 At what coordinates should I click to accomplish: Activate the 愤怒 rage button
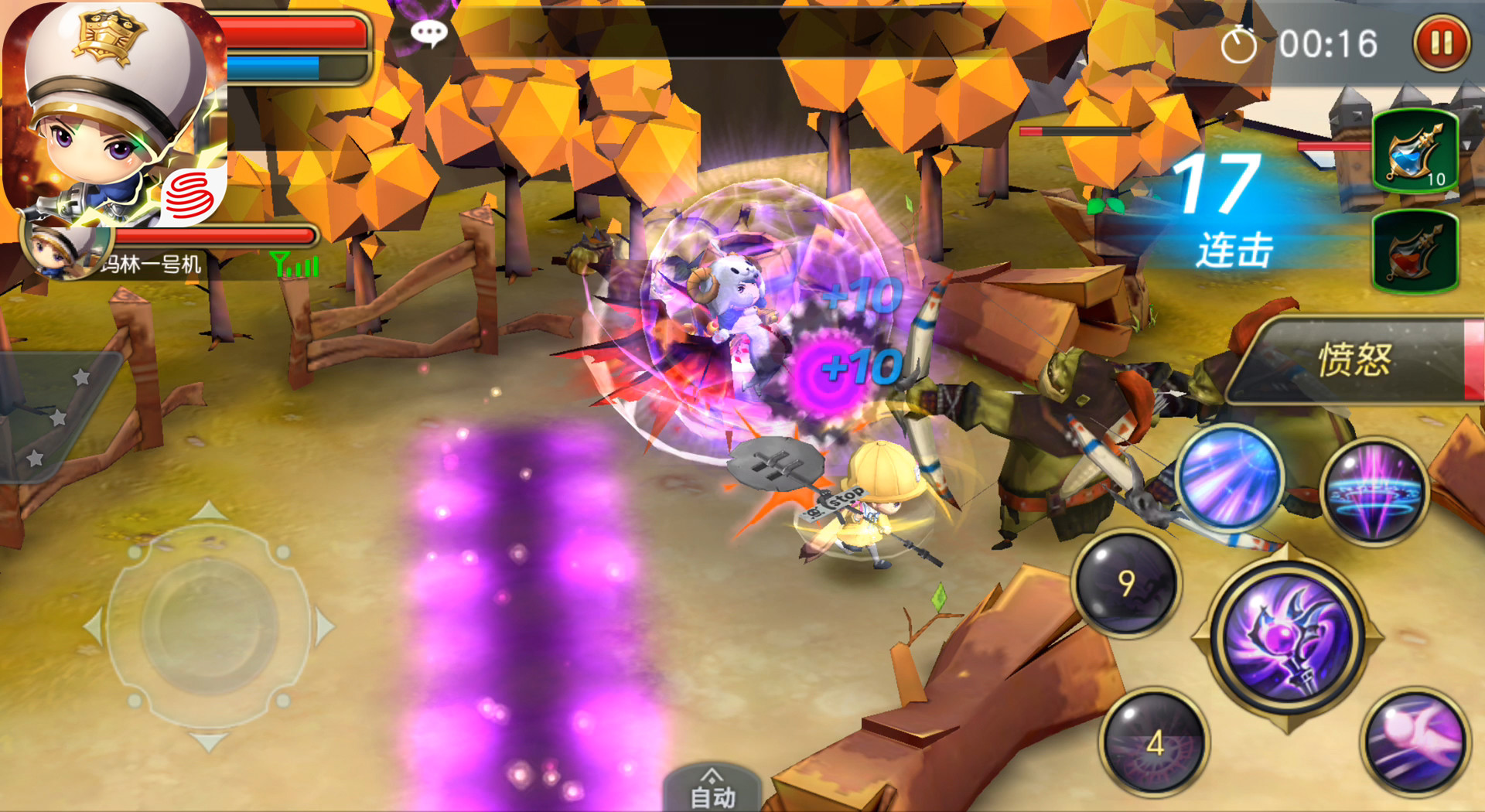(x=1355, y=360)
